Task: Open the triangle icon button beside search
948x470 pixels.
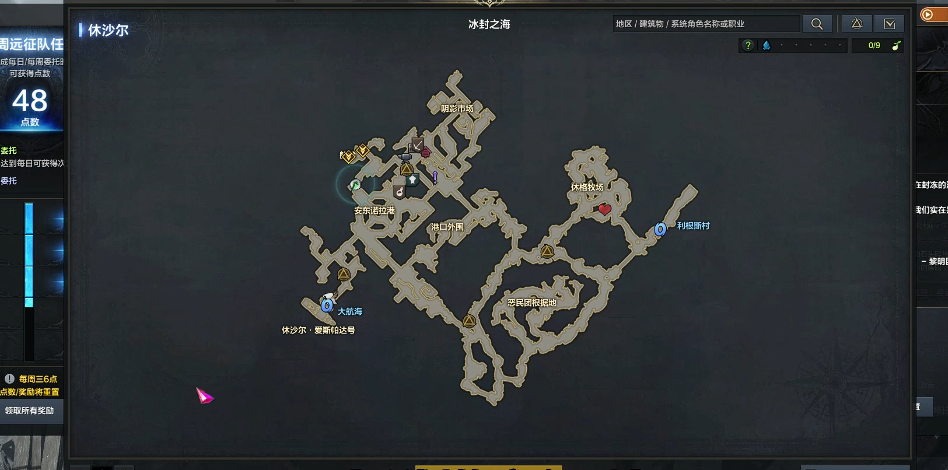Action: pos(856,24)
